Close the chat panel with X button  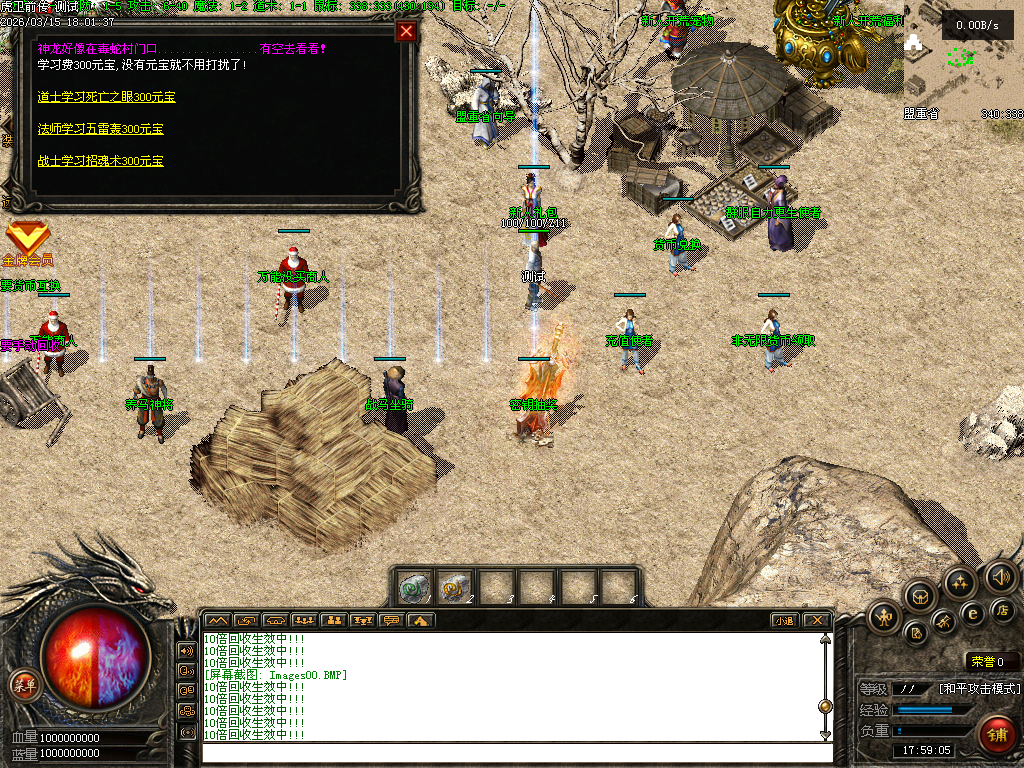816,620
